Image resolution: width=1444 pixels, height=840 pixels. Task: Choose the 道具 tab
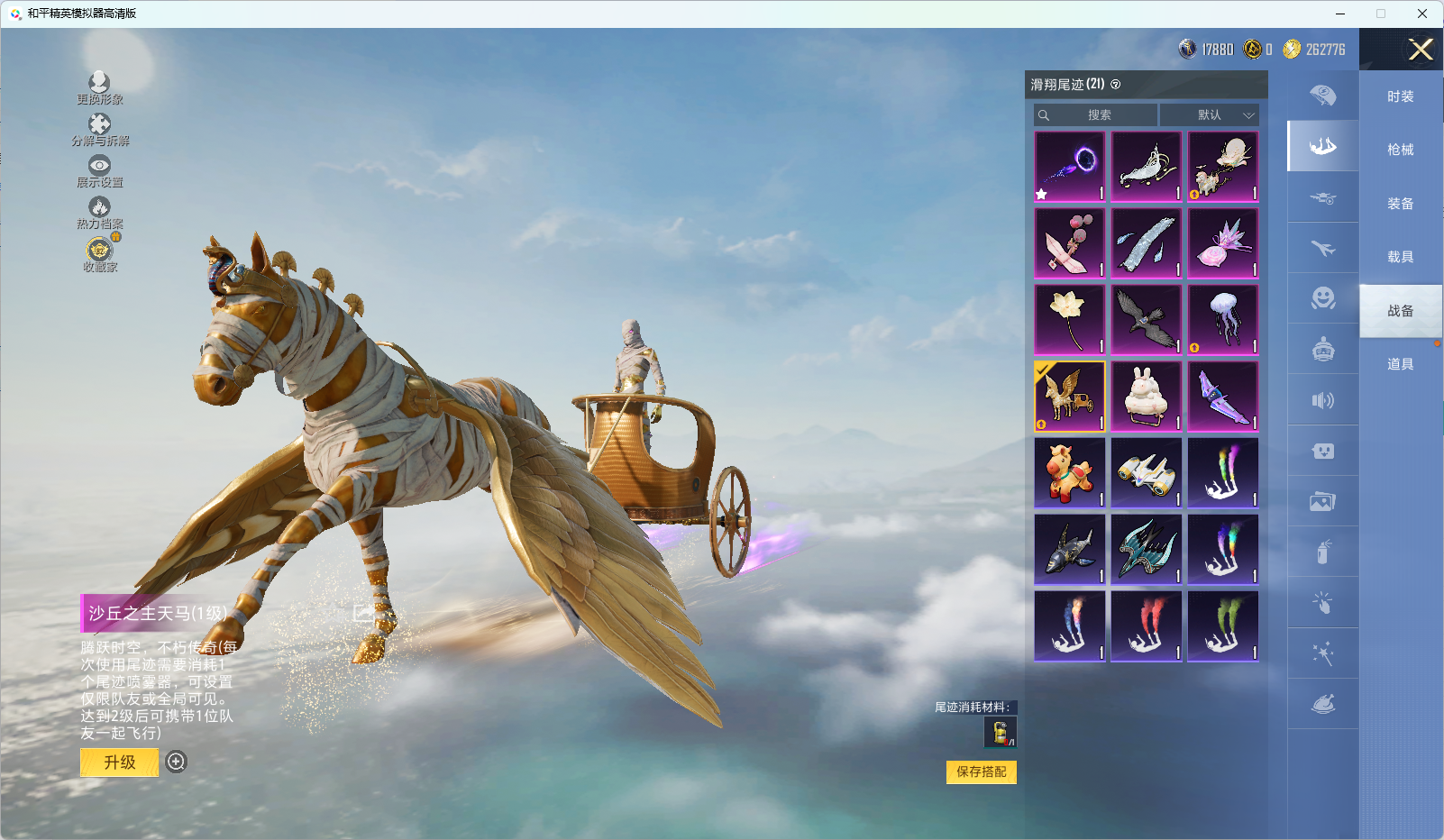click(1400, 364)
